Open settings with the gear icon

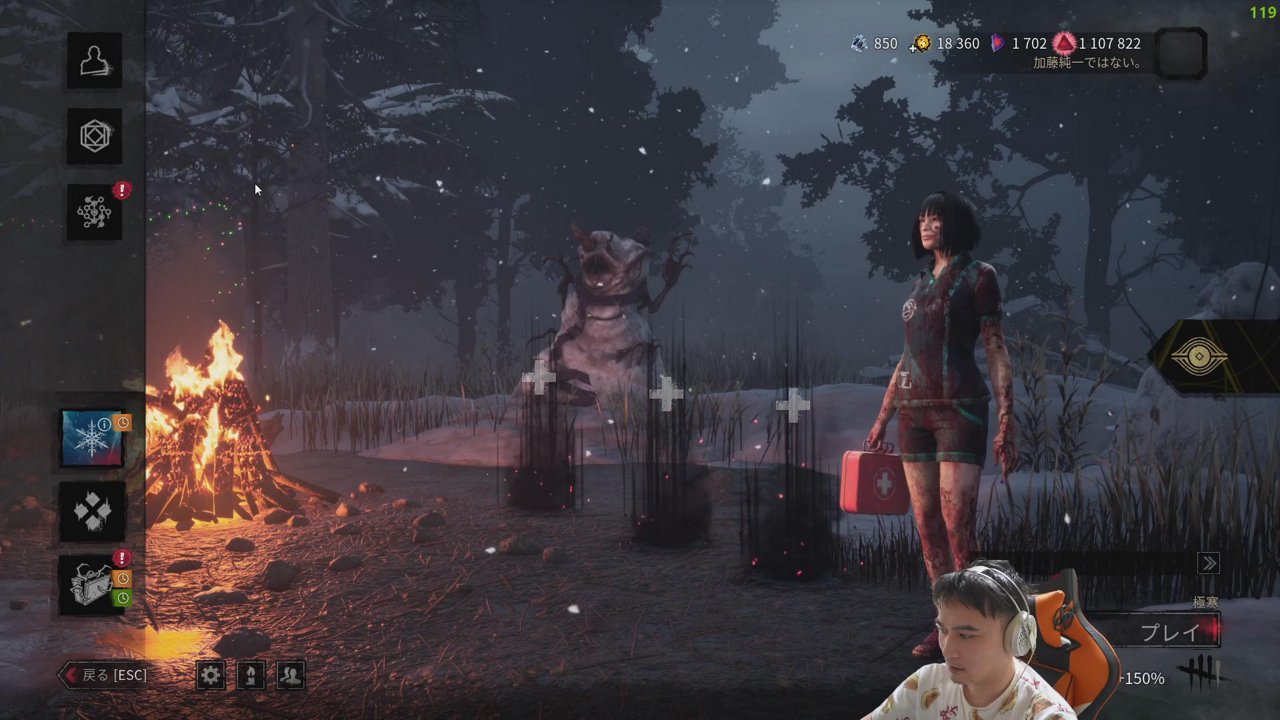pos(210,675)
